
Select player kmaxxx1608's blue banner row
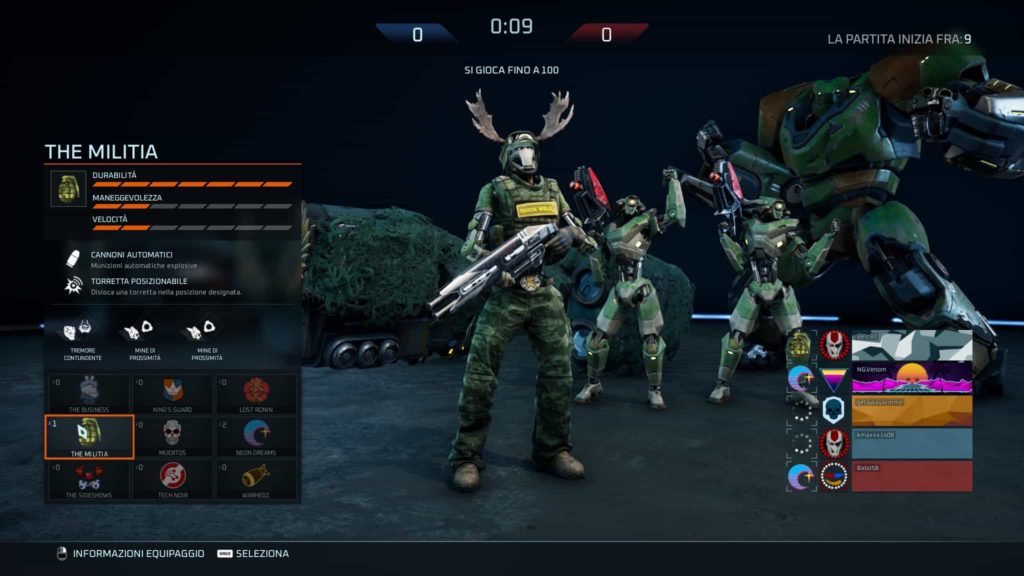(912, 443)
